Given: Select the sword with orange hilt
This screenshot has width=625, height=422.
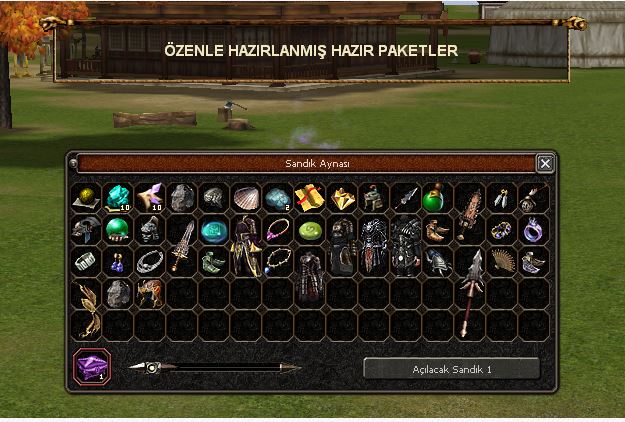Looking at the screenshot, I should click(182, 244).
